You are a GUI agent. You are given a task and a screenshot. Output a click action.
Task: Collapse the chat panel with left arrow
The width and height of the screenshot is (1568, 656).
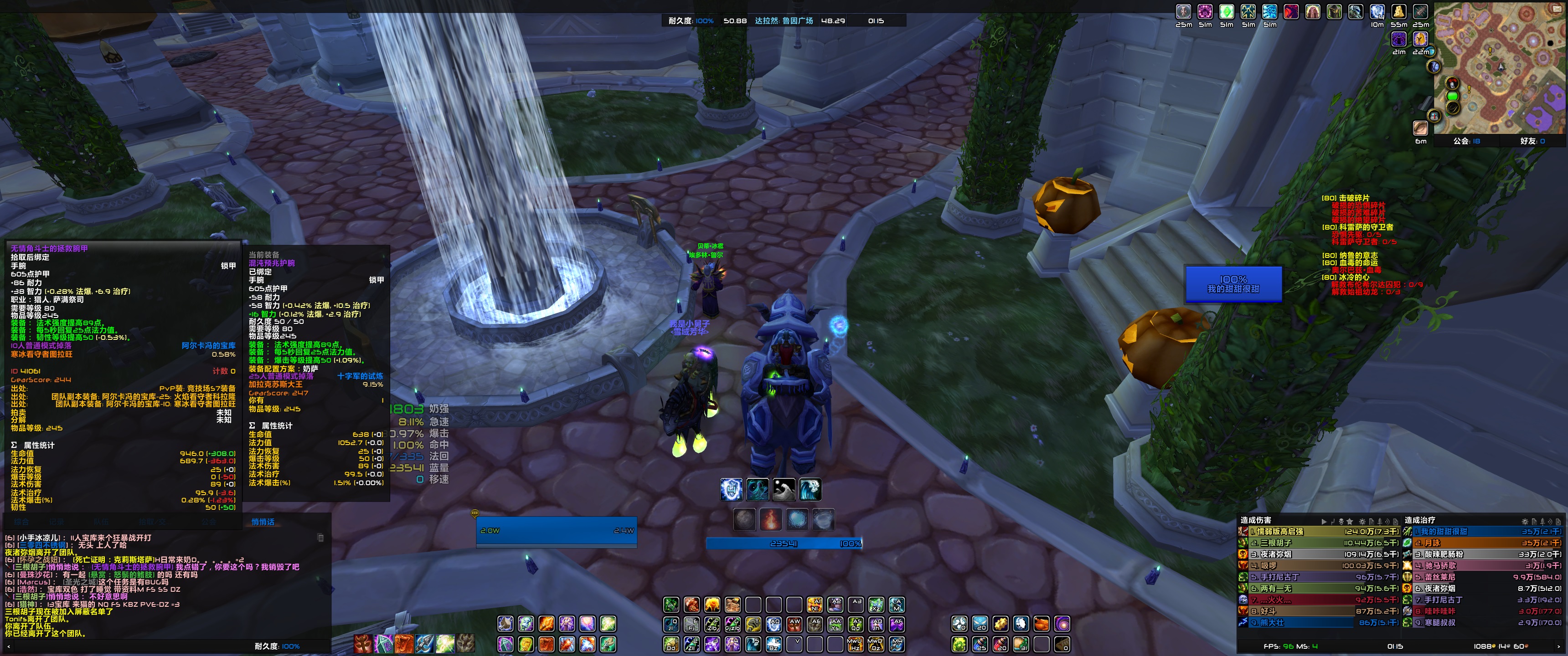(x=9, y=646)
